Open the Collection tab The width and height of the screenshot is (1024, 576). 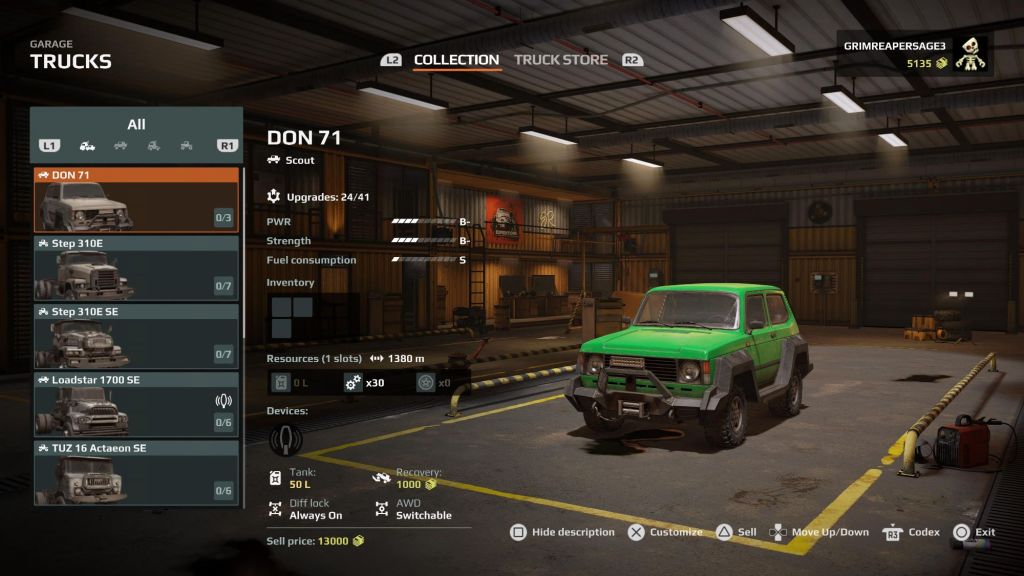pos(456,60)
